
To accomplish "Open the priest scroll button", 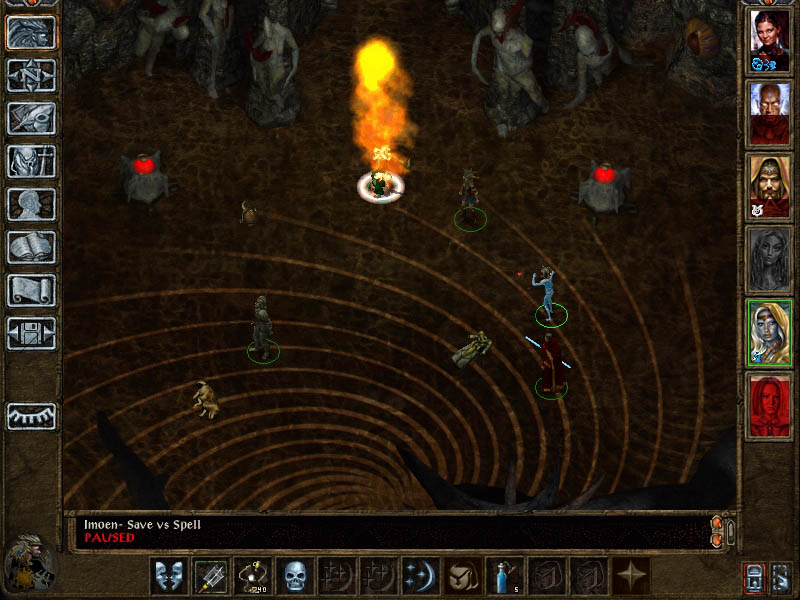I will point(31,290).
